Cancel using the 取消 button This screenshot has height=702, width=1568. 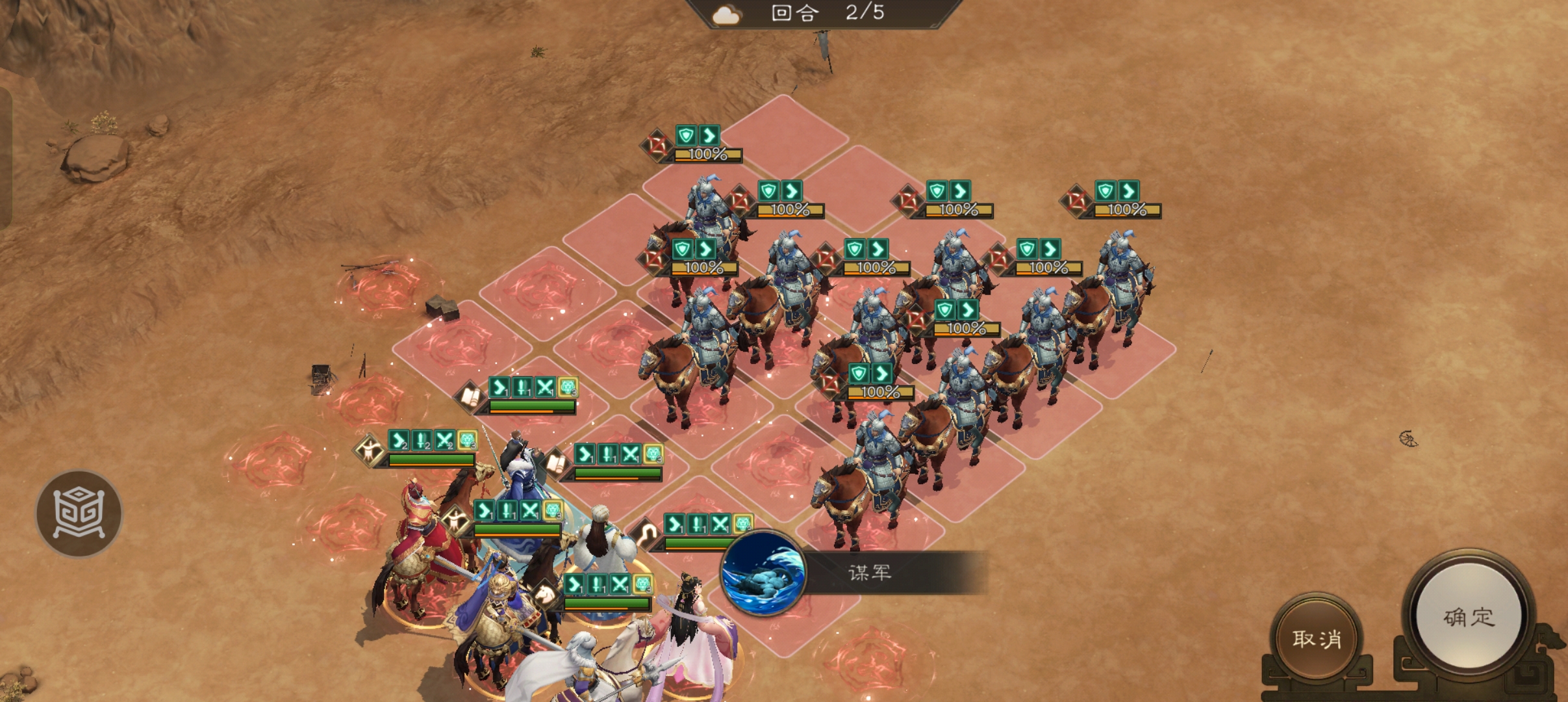(1317, 638)
